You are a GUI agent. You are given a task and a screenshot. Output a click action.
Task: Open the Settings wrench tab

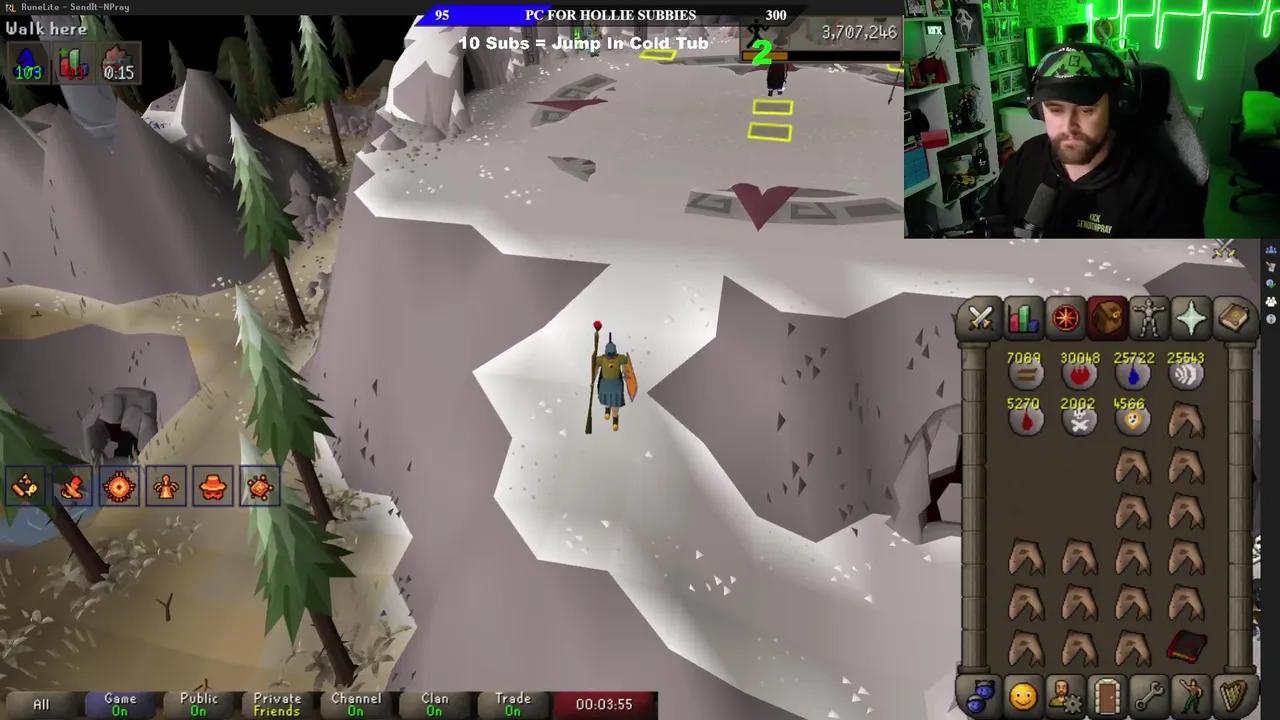pyautogui.click(x=1150, y=697)
